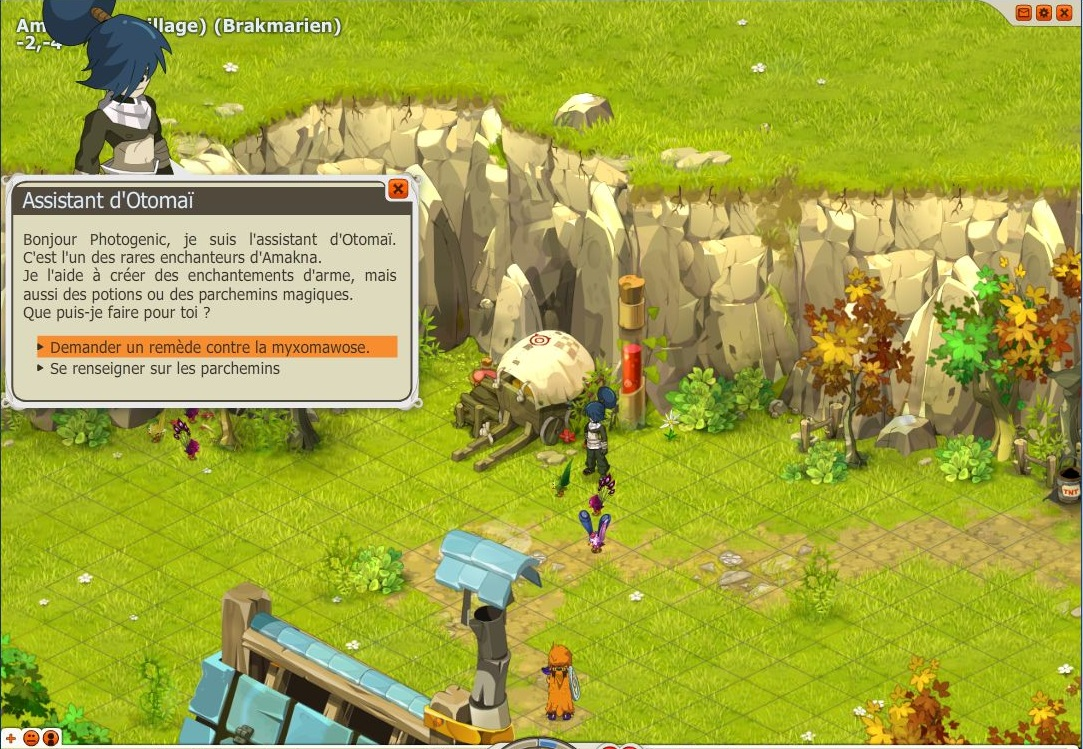Open the character silhouette attitudes button
Image resolution: width=1083 pixels, height=749 pixels.
click(x=51, y=738)
